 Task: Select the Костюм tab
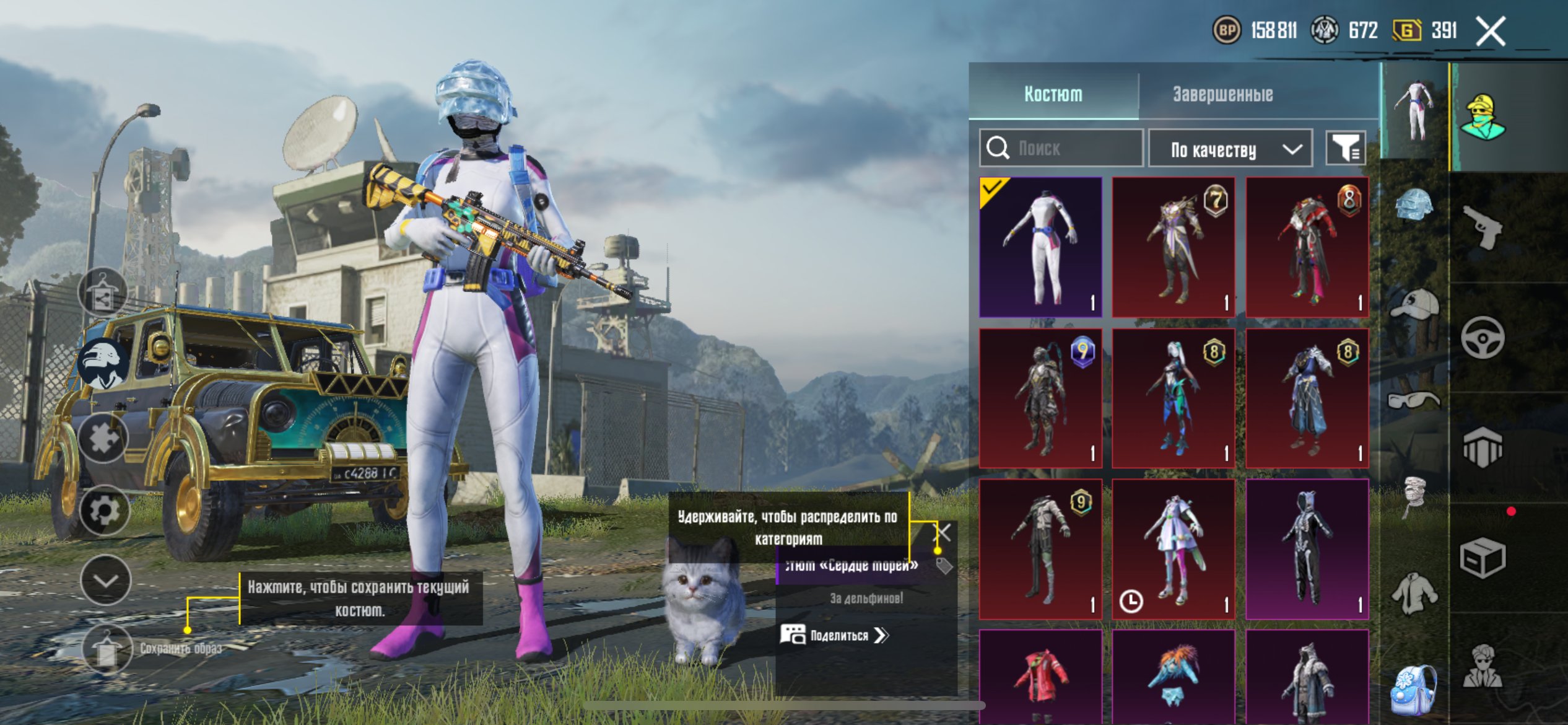click(1053, 94)
